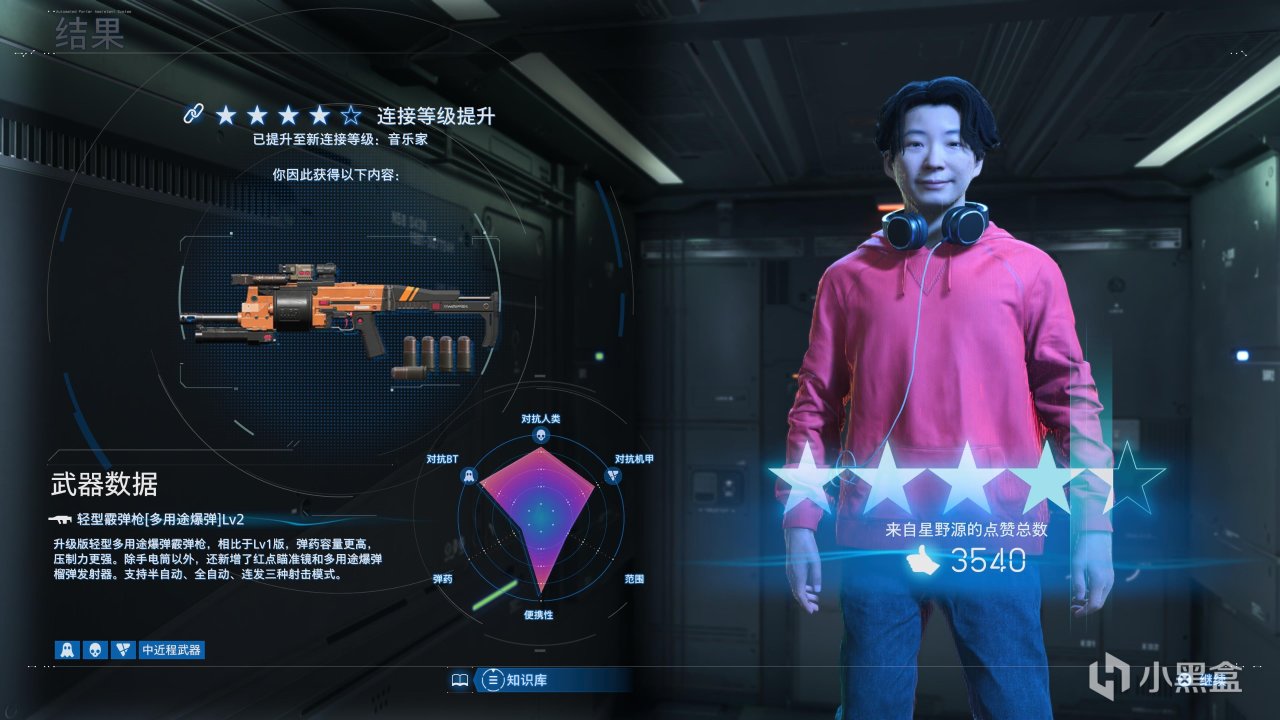The height and width of the screenshot is (720, 1280).
Task: Select the ghost BT tag icon
Action: click(x=67, y=650)
